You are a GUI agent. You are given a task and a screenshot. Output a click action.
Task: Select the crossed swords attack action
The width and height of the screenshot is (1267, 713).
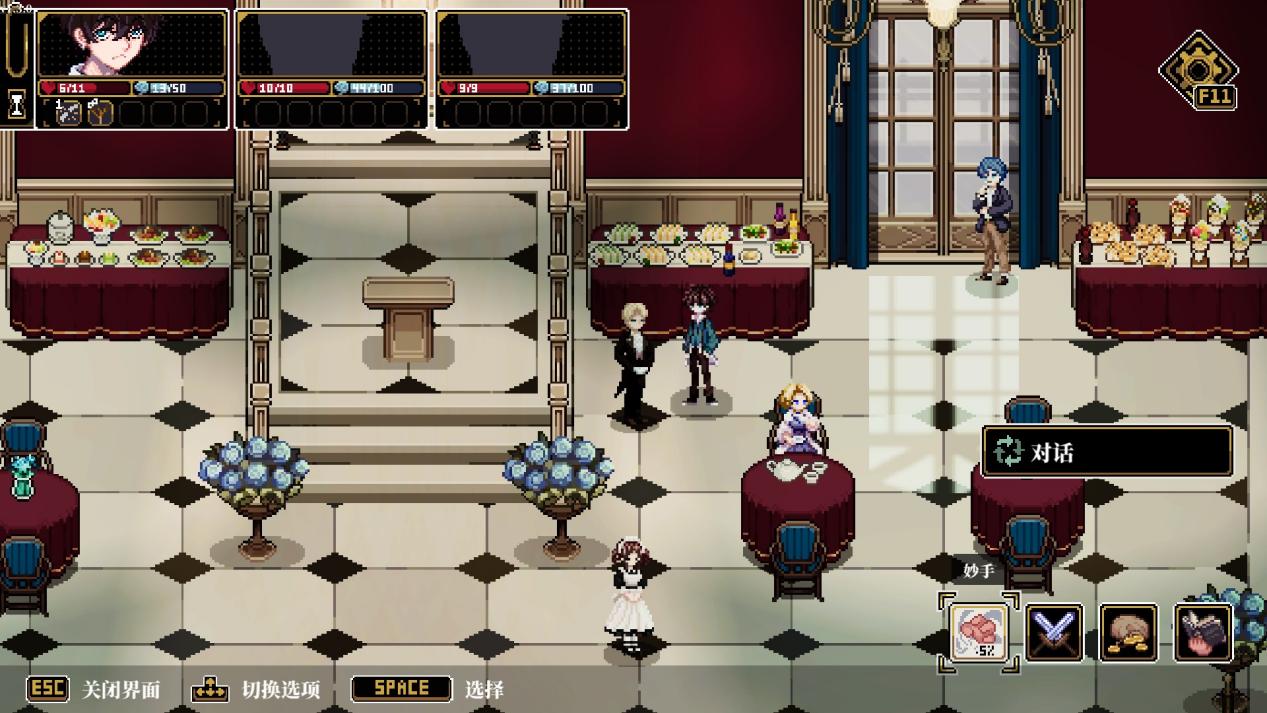click(1054, 632)
